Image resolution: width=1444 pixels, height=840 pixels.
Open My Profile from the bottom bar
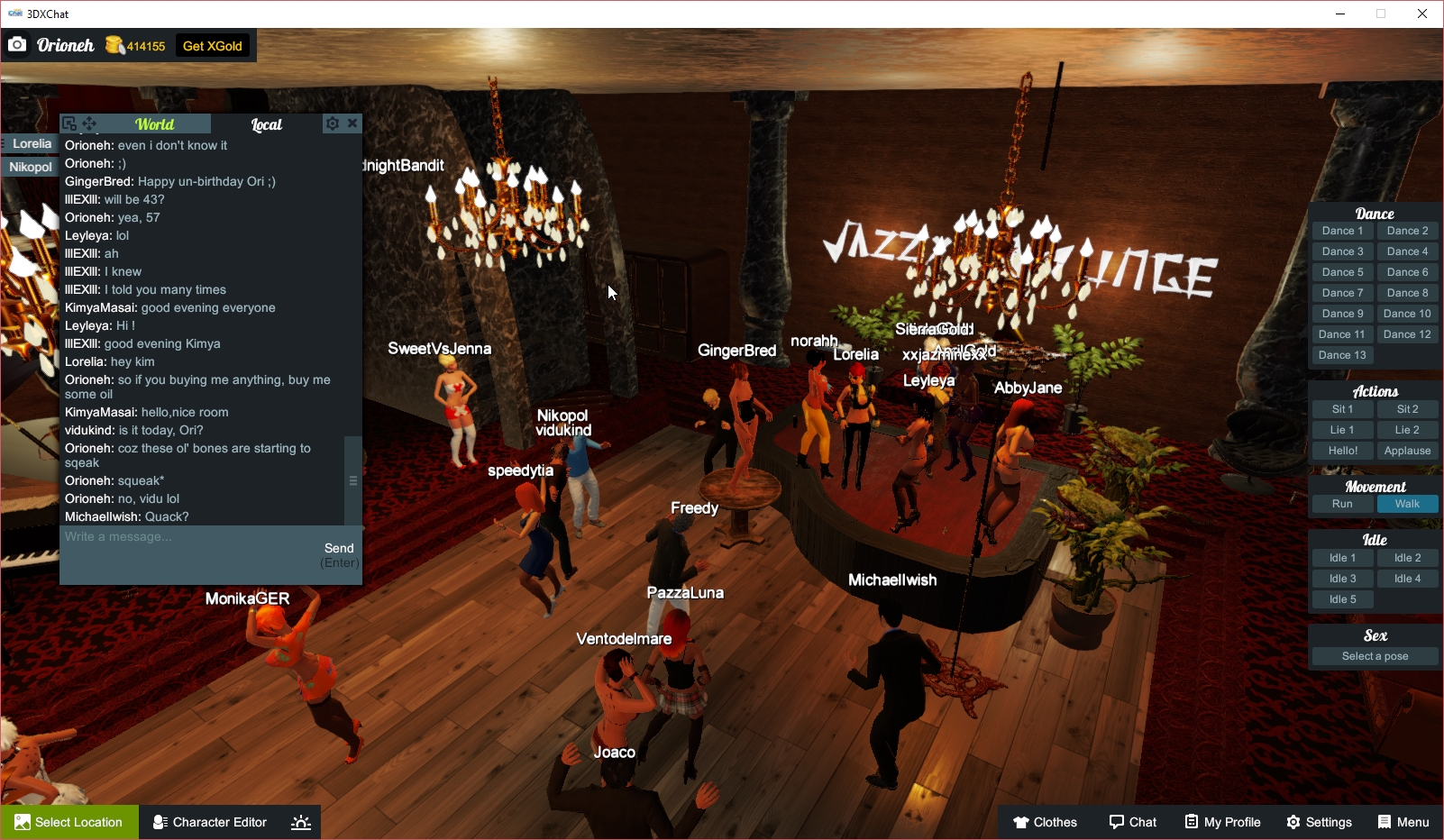click(1221, 822)
